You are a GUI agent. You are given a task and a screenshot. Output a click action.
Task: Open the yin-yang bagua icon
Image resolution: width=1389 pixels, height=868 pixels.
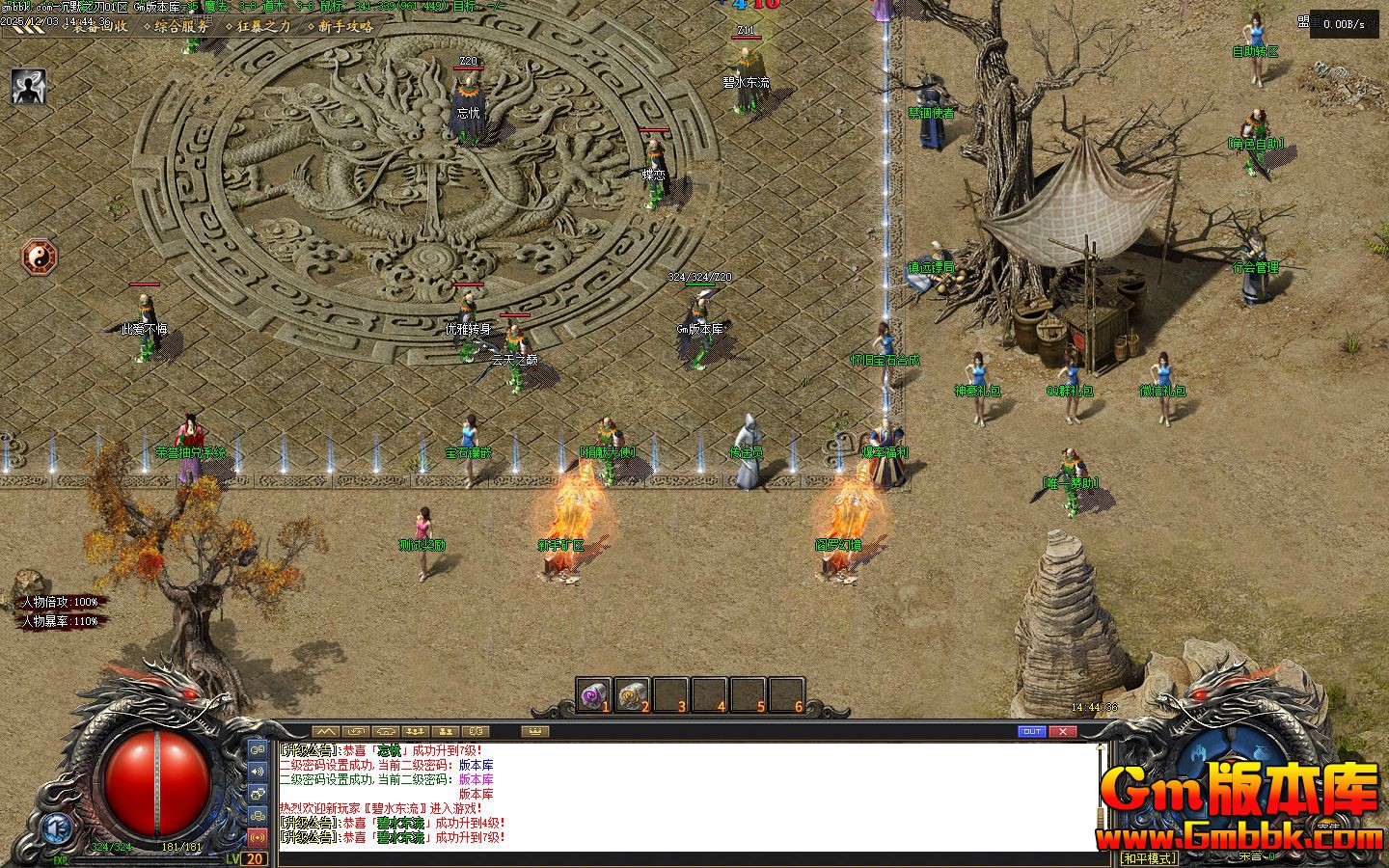[41, 258]
